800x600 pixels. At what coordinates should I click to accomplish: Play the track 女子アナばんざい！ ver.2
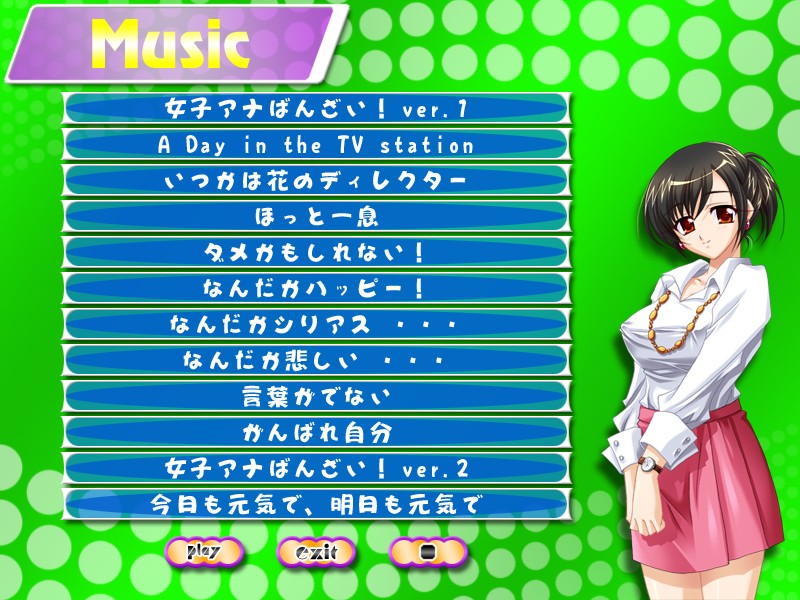coord(316,468)
